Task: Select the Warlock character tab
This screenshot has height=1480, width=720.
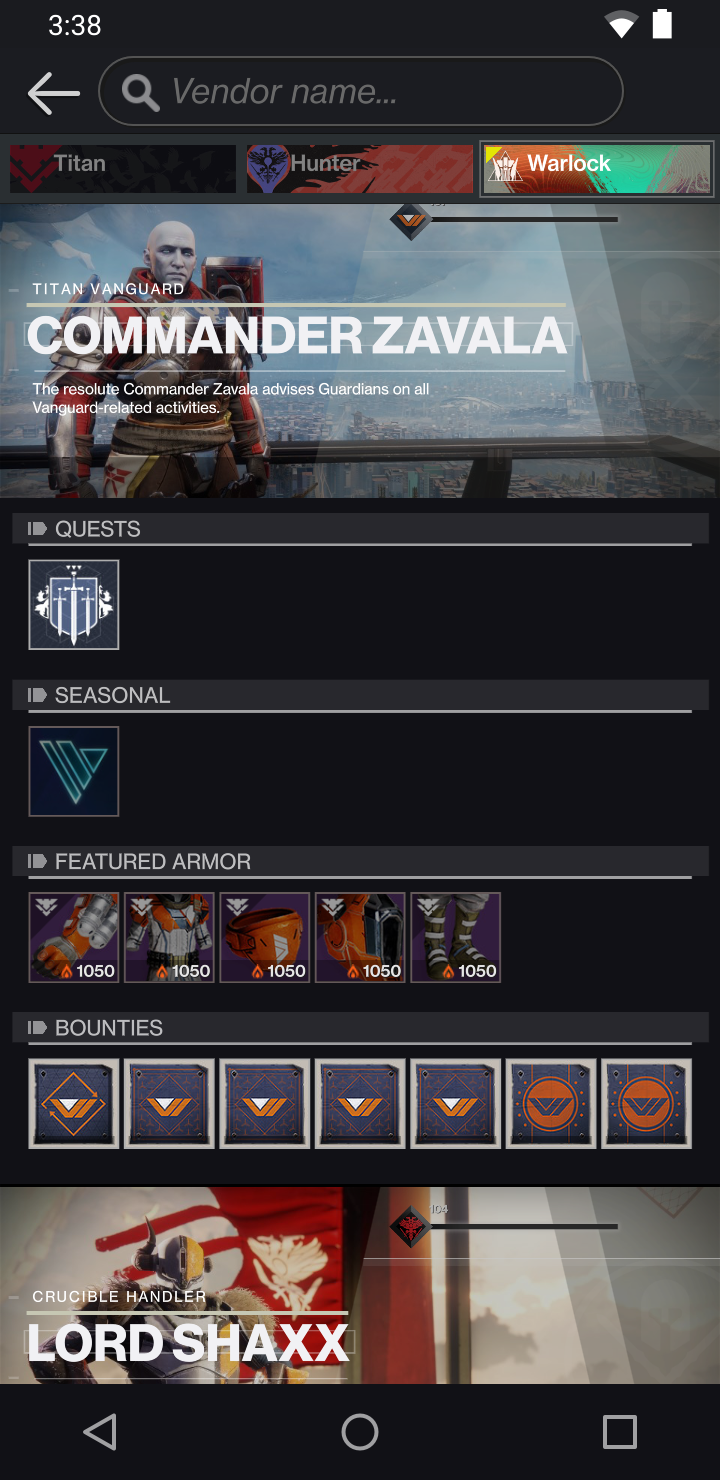Action: click(x=597, y=168)
